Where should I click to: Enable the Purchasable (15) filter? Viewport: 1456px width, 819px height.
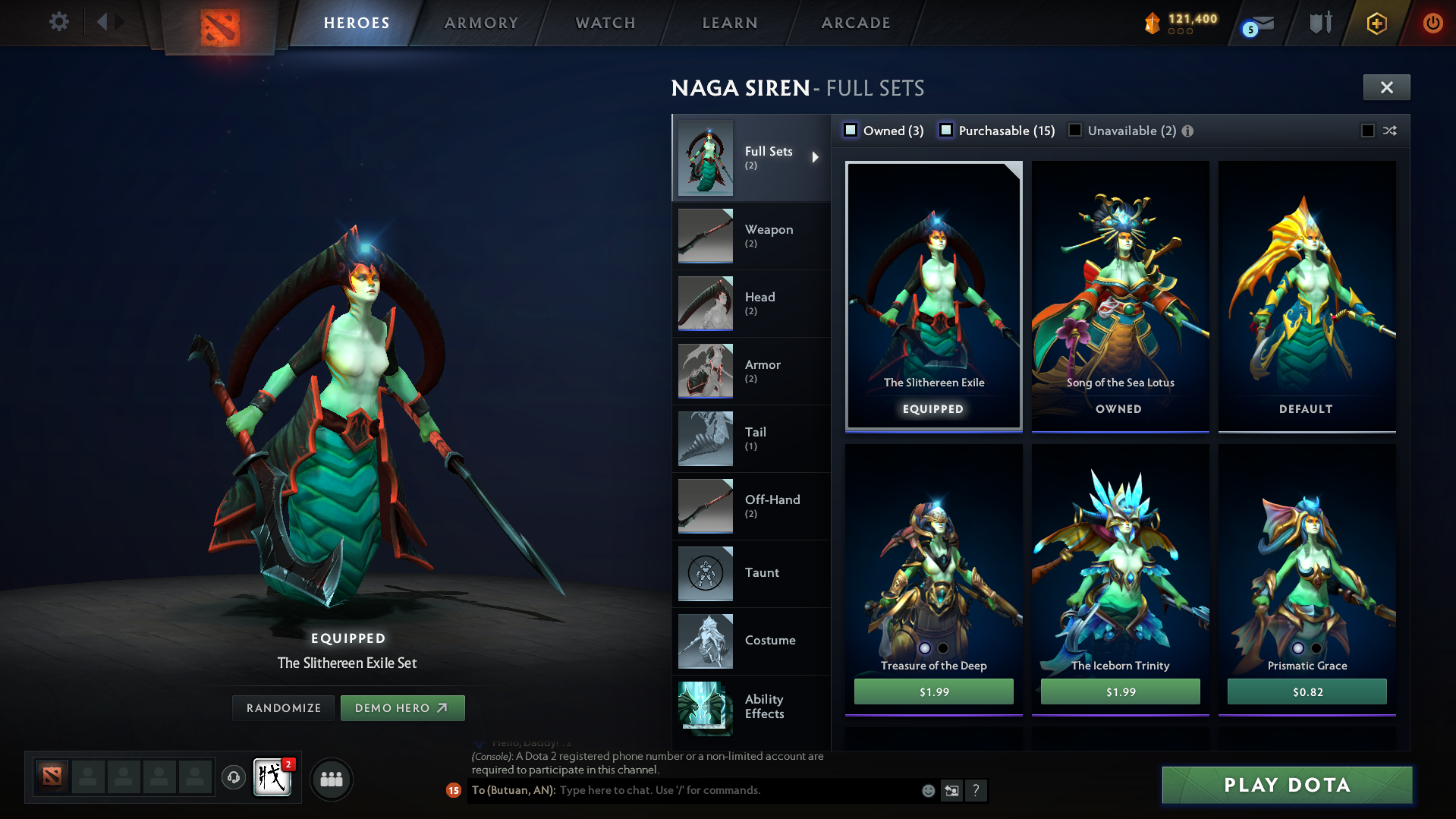tap(946, 130)
